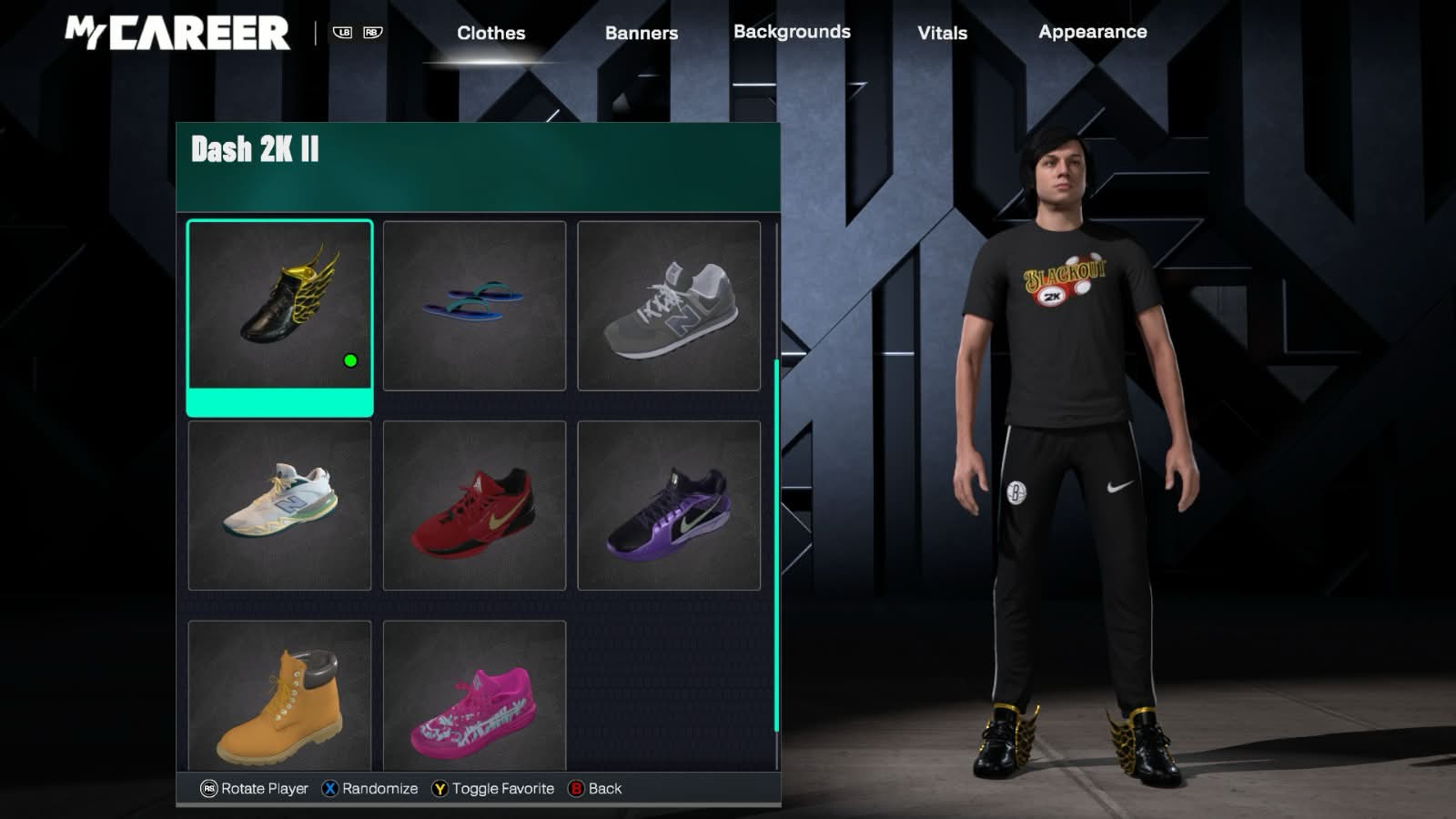Viewport: 1456px width, 819px height.
Task: Select the Vitals tab
Action: coord(942,33)
